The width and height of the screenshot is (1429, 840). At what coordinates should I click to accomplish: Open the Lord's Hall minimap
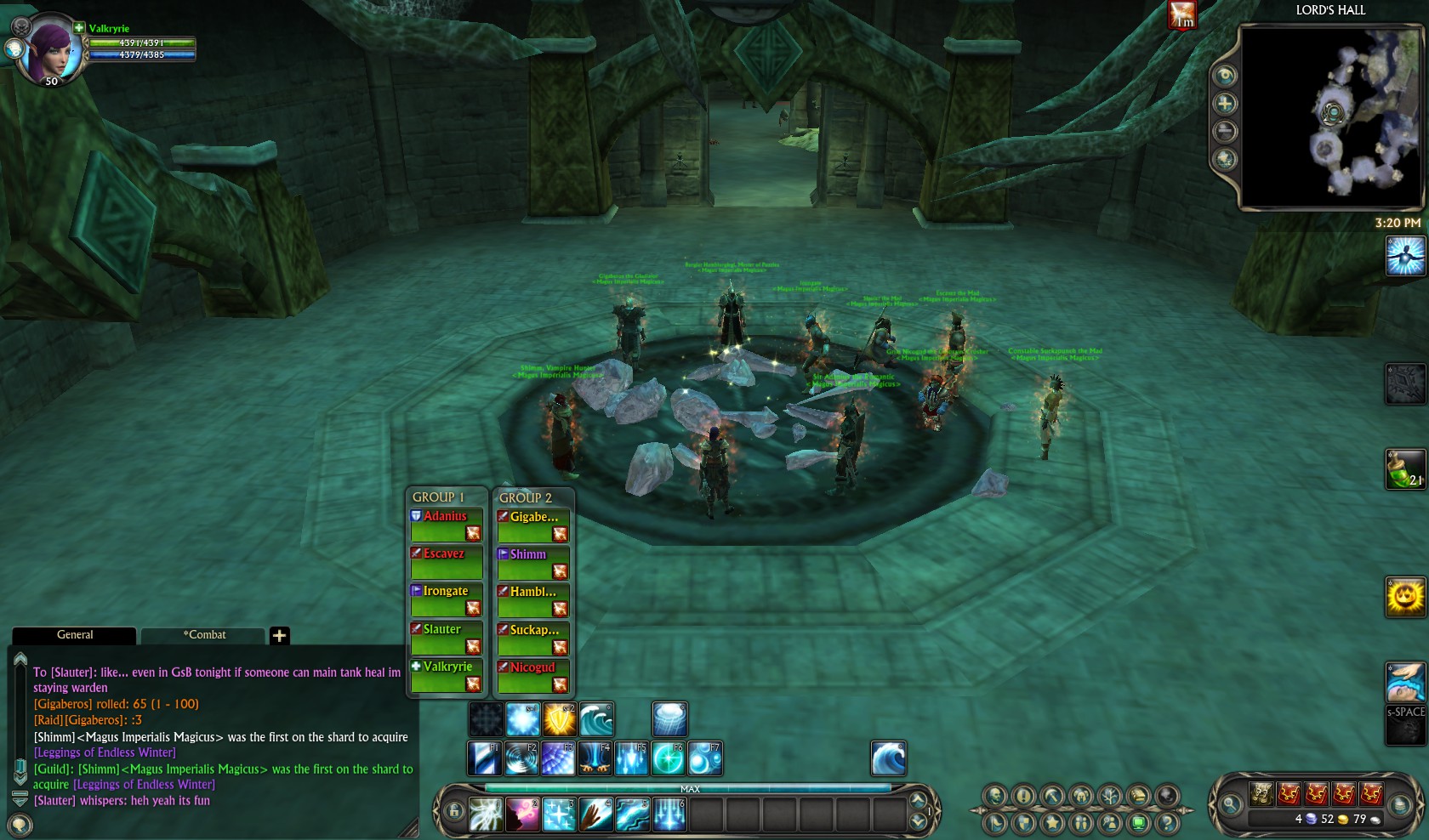click(1330, 117)
